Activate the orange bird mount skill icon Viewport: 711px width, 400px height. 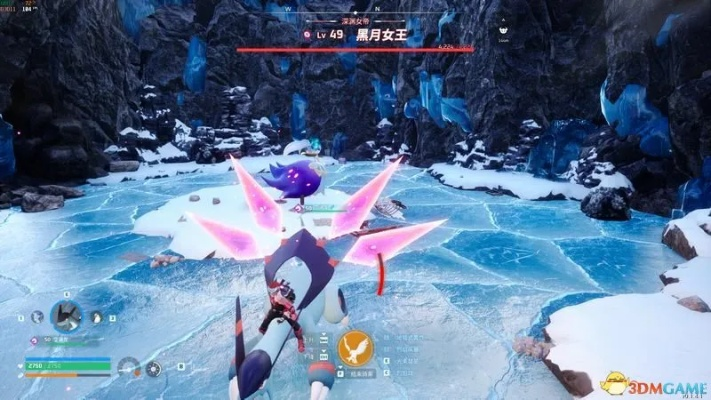pos(355,348)
